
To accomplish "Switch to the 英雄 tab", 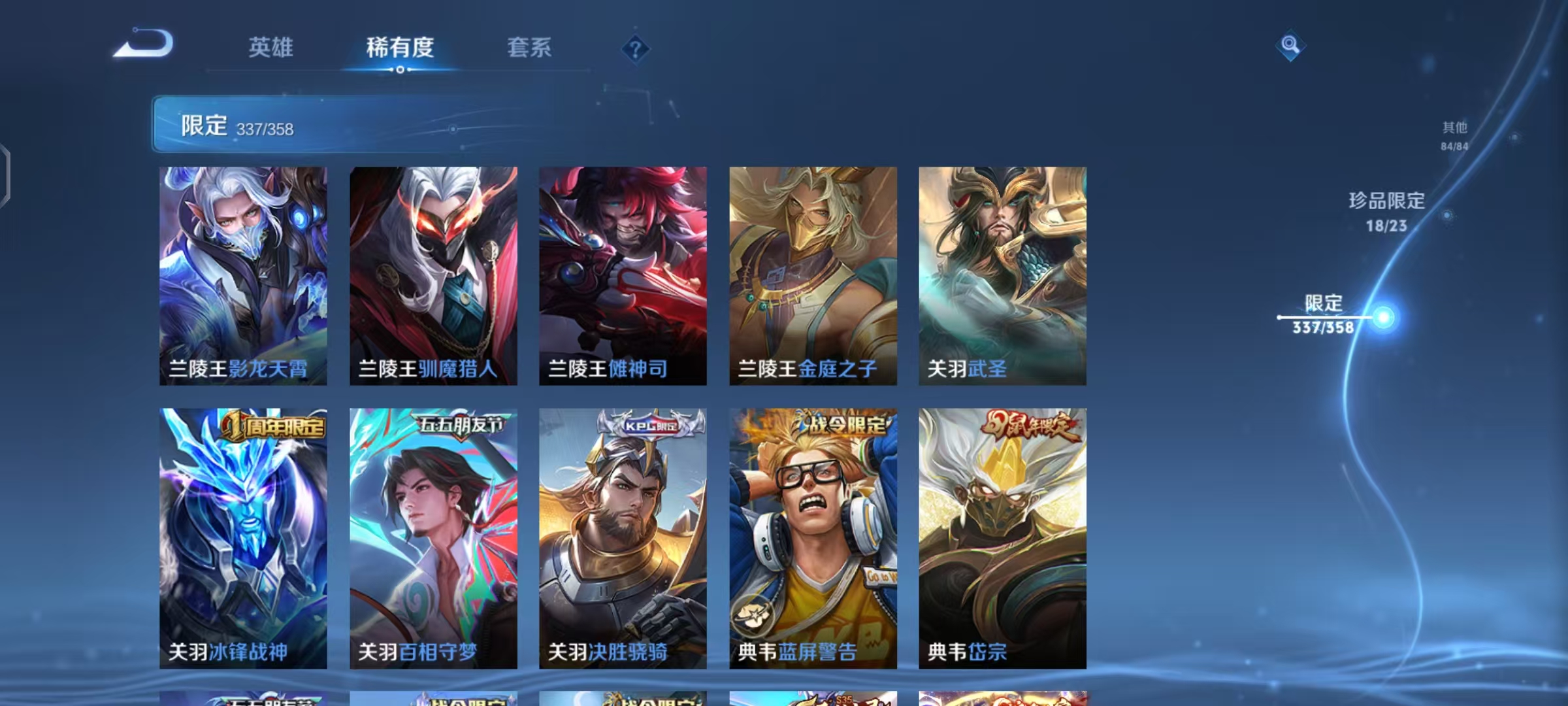I will 271,48.
